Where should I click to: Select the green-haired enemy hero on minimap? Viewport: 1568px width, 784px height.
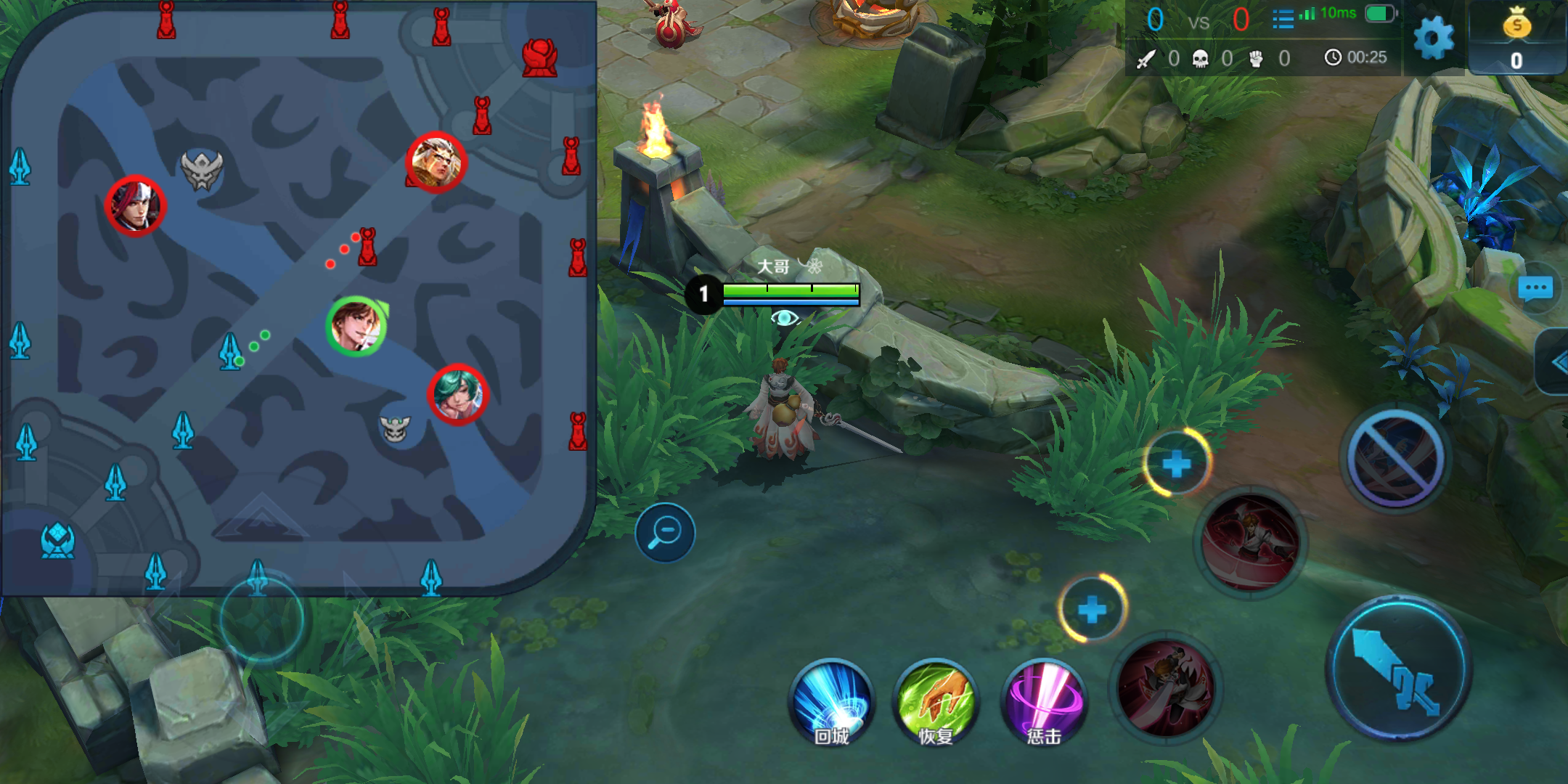(x=458, y=394)
